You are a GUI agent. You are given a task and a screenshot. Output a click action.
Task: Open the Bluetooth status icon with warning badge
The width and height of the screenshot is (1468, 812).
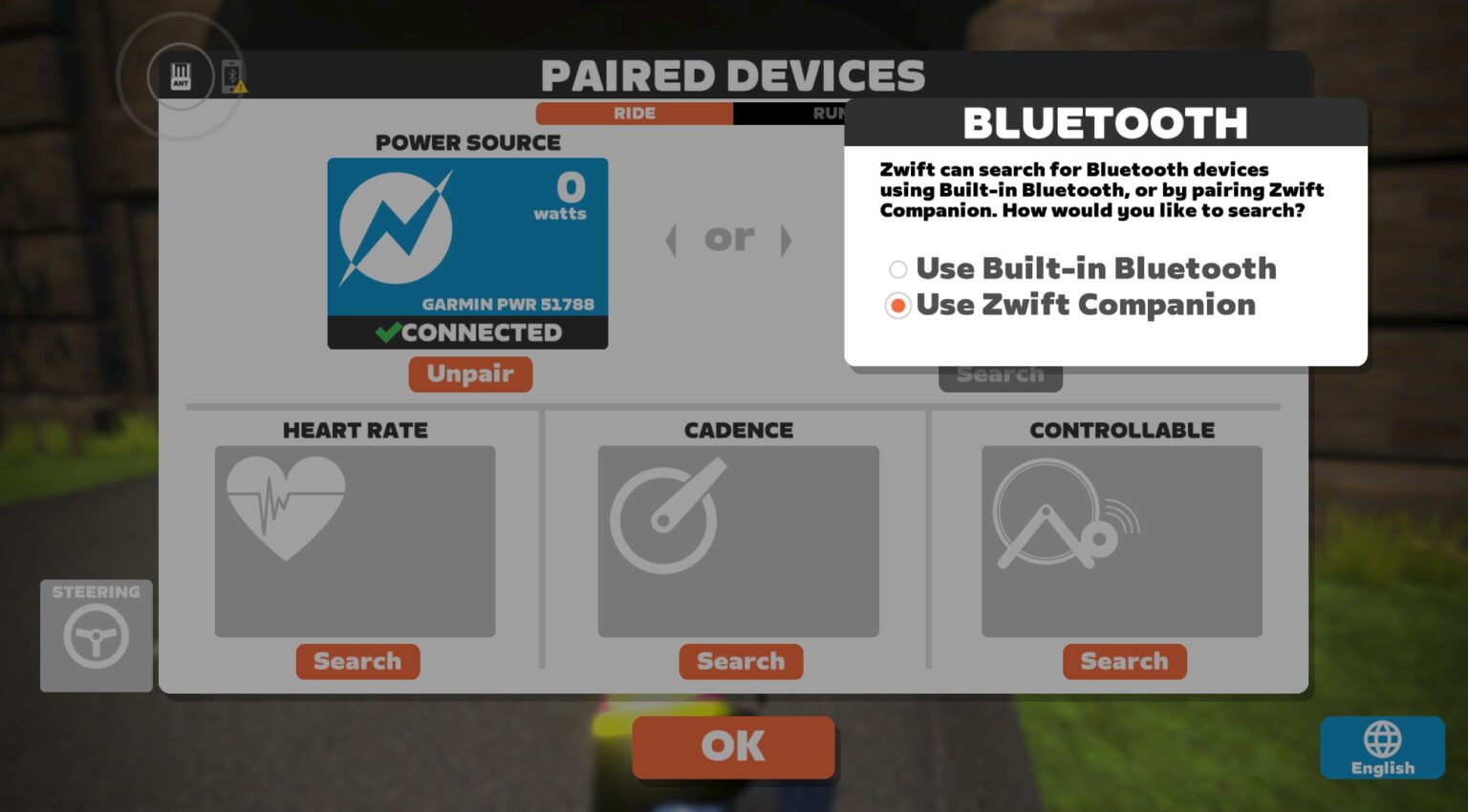(229, 76)
